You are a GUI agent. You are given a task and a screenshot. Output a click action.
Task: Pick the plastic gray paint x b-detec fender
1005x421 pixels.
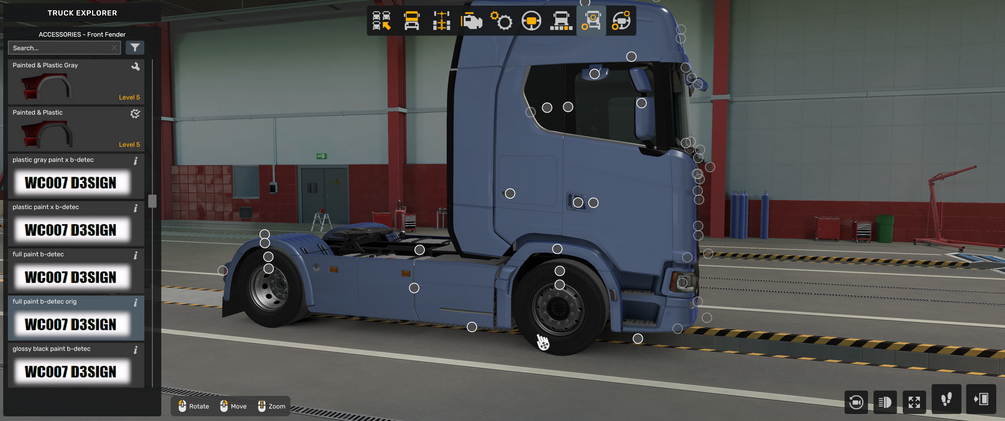point(76,176)
